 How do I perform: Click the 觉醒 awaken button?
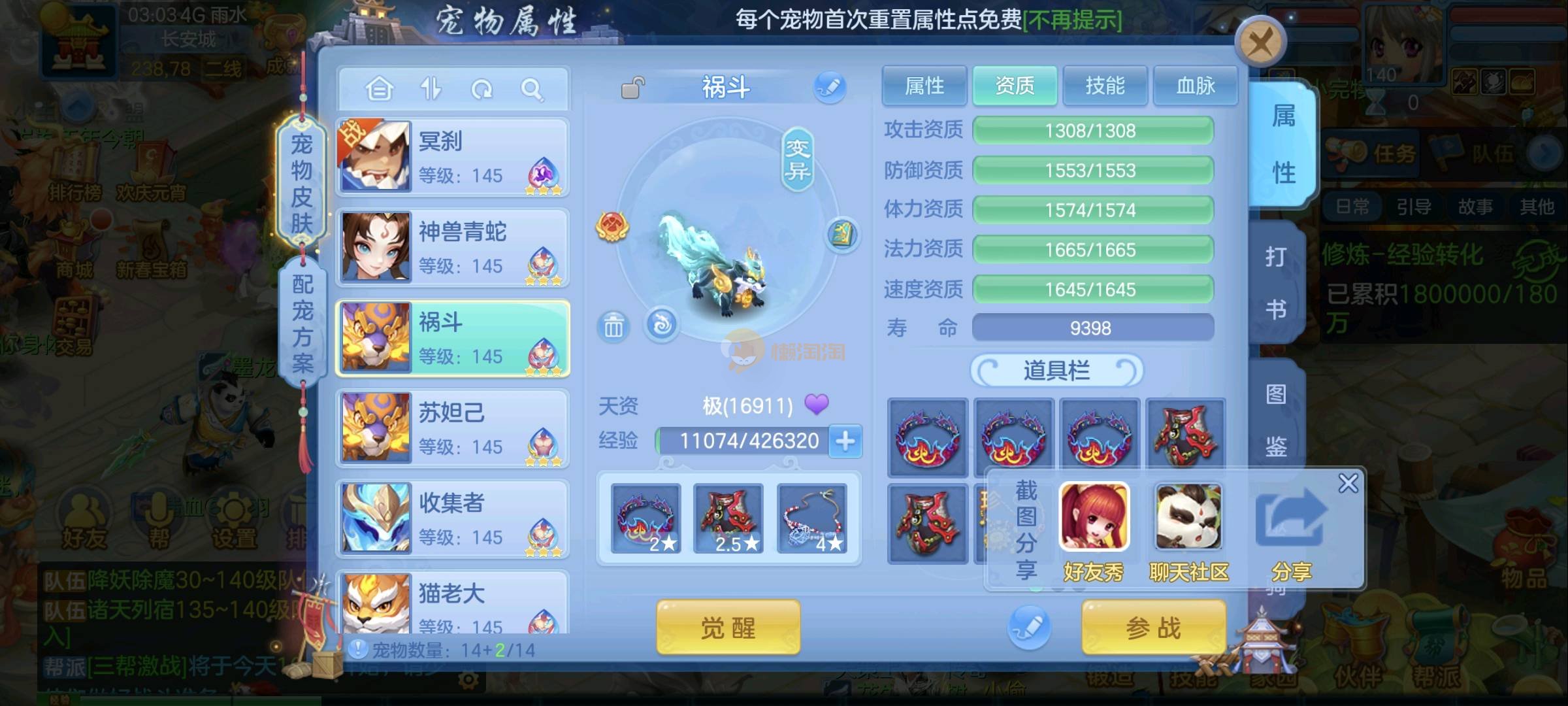coord(728,628)
